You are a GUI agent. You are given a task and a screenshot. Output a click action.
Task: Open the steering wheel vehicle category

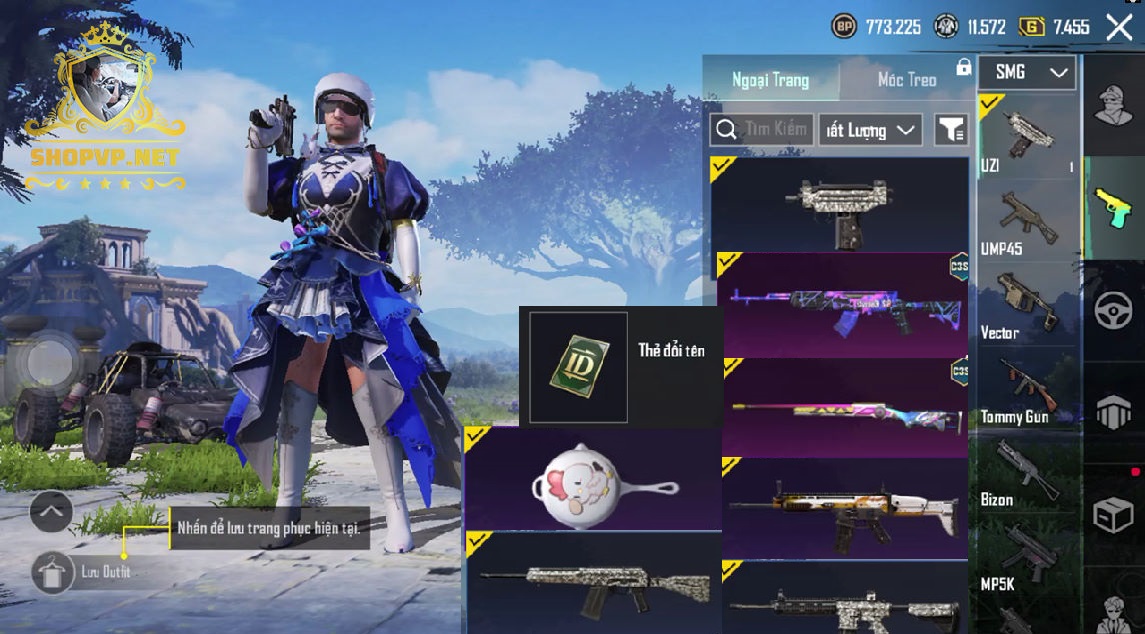tap(1113, 312)
